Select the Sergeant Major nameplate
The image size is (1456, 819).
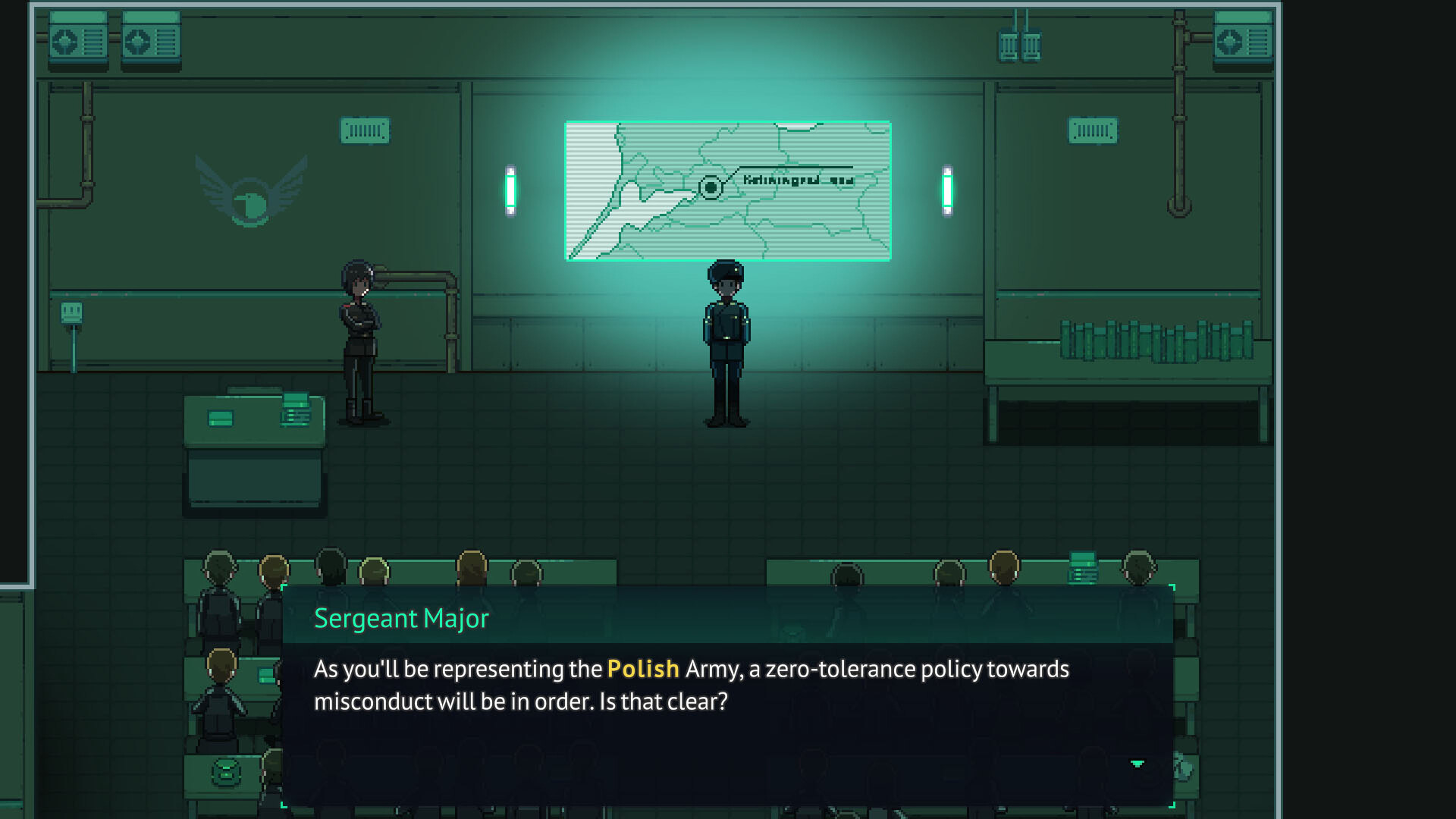point(402,618)
